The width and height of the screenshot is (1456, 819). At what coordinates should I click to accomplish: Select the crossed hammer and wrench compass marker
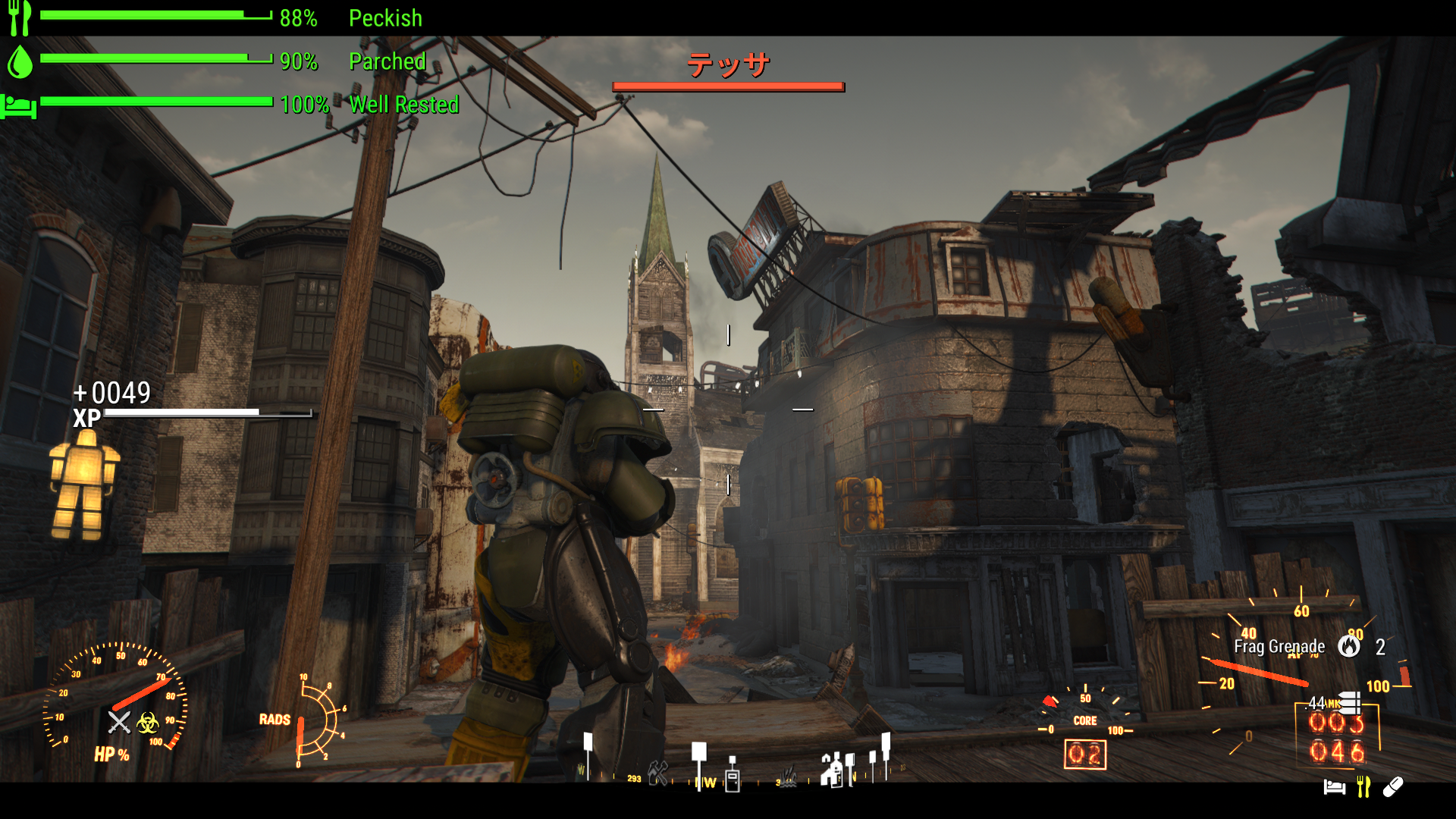658,773
